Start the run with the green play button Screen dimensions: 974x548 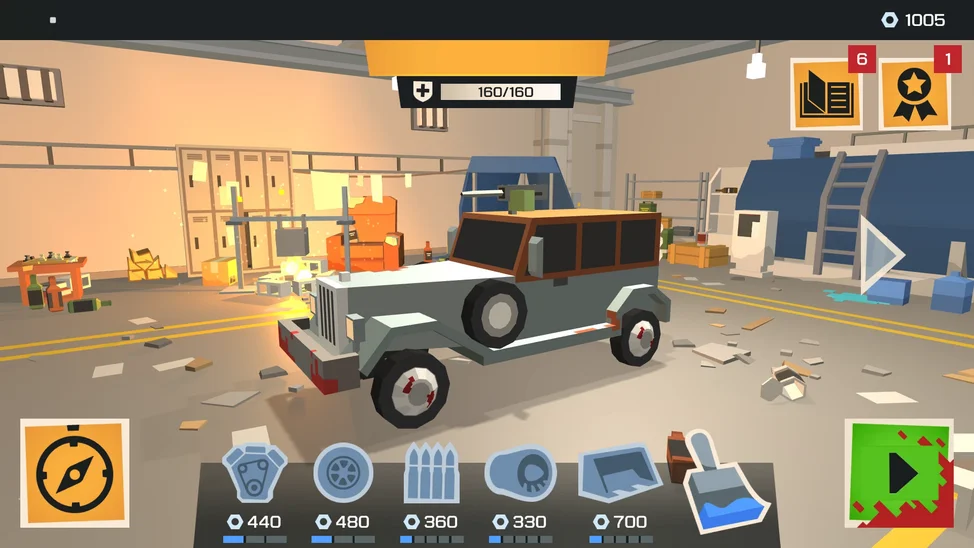click(x=898, y=473)
